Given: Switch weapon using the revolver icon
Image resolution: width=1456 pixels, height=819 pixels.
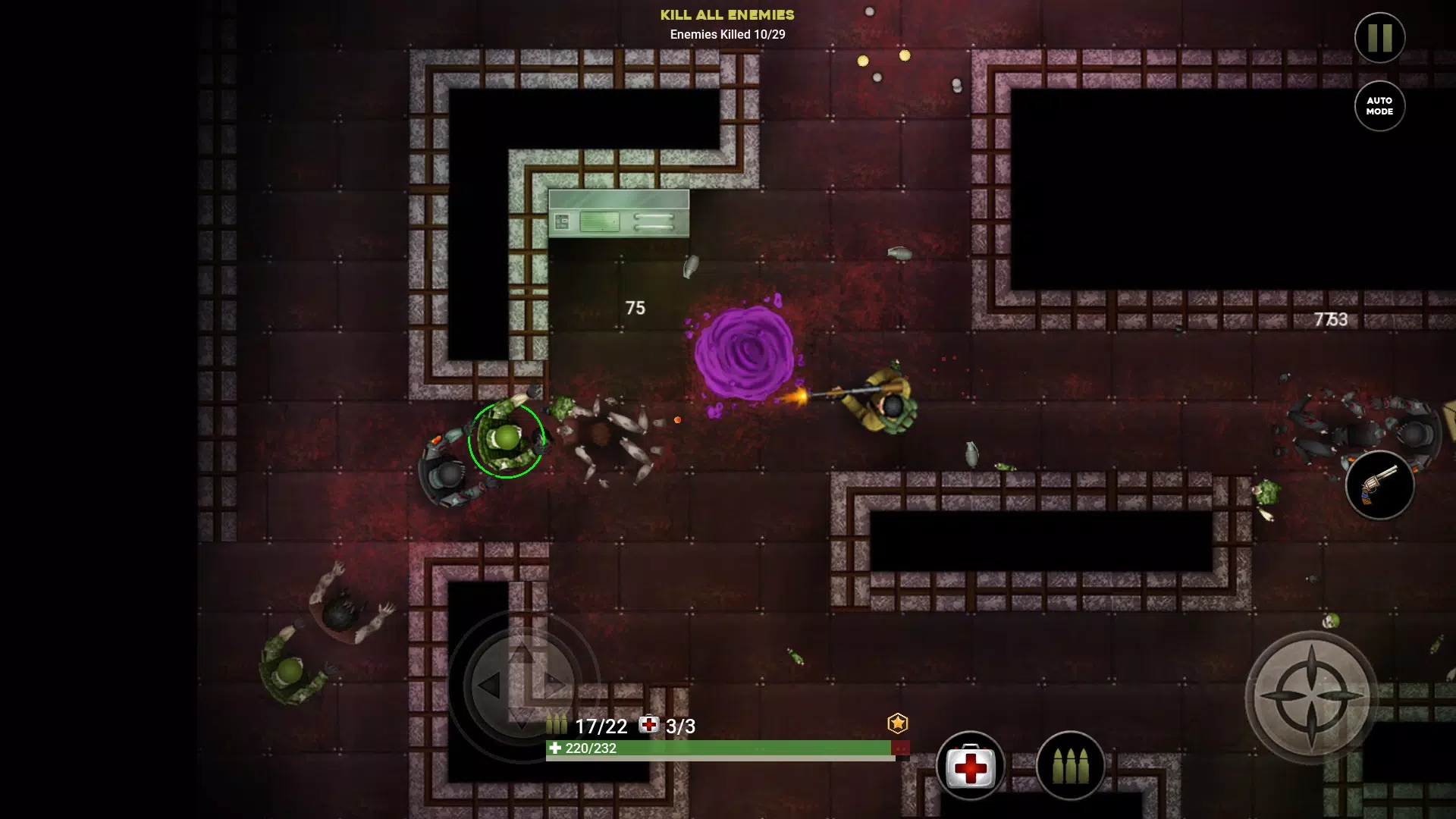Looking at the screenshot, I should pos(1379,485).
